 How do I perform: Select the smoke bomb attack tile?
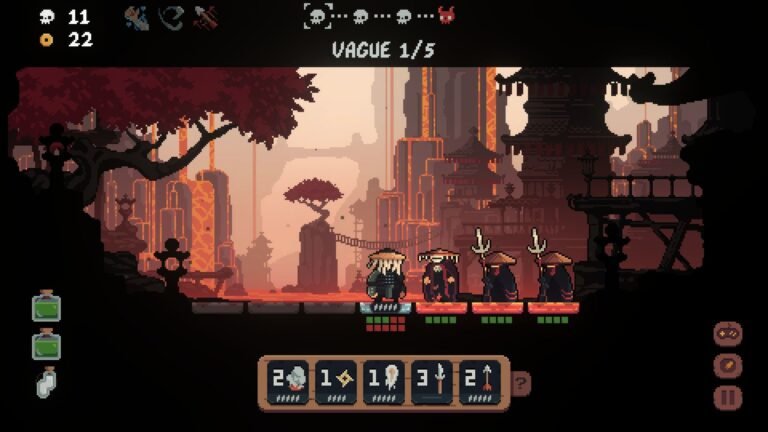[287, 381]
